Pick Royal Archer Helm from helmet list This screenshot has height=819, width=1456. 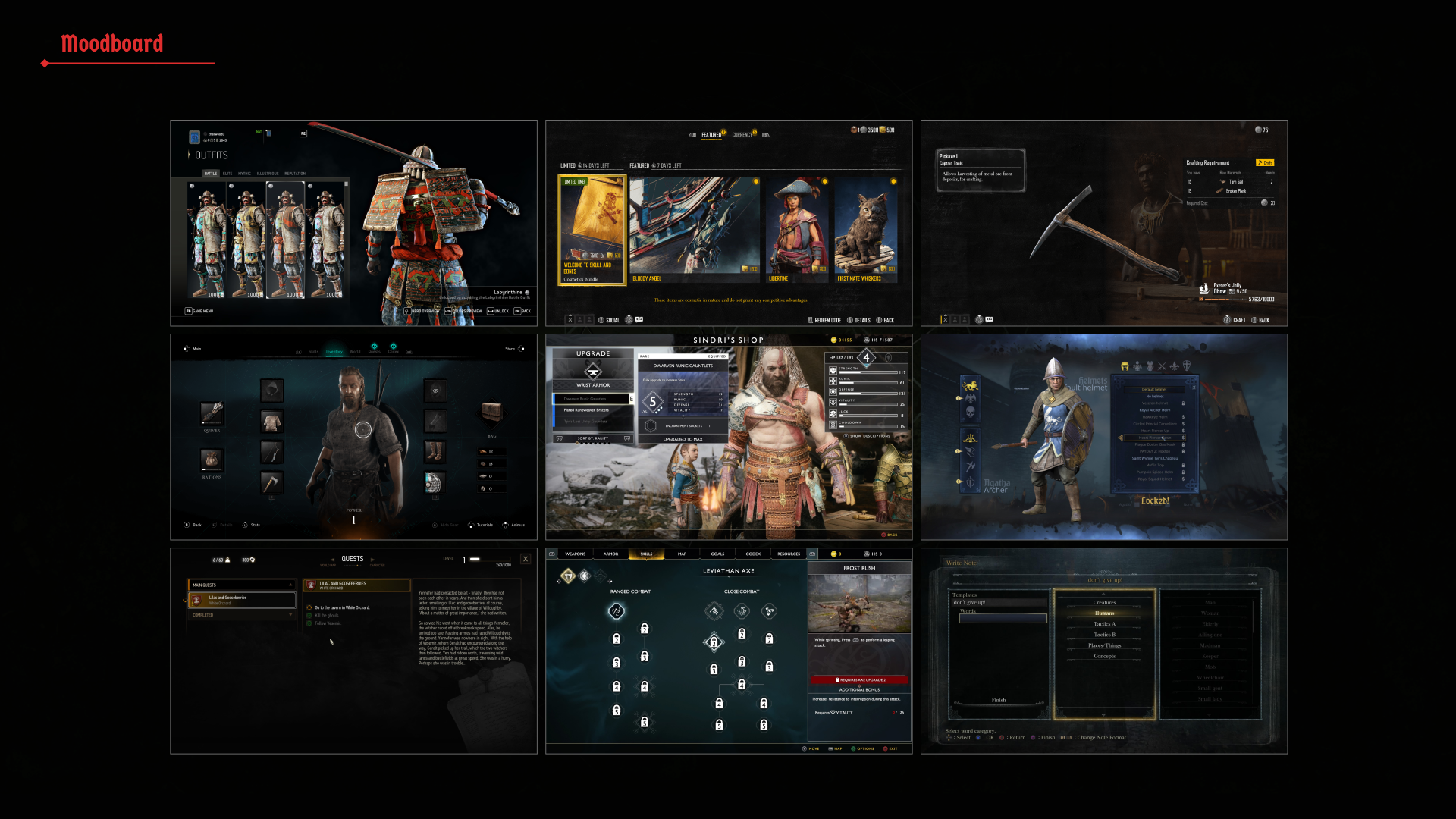pyautogui.click(x=1154, y=410)
